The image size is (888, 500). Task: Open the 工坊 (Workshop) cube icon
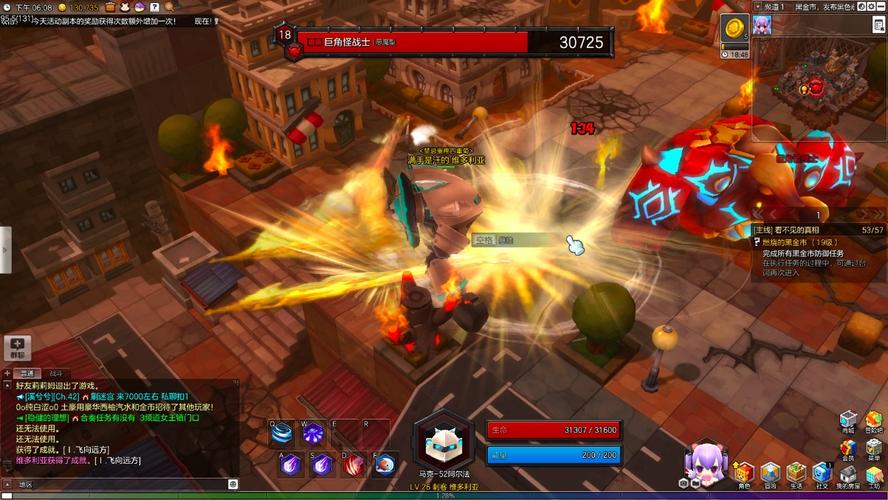tap(874, 472)
